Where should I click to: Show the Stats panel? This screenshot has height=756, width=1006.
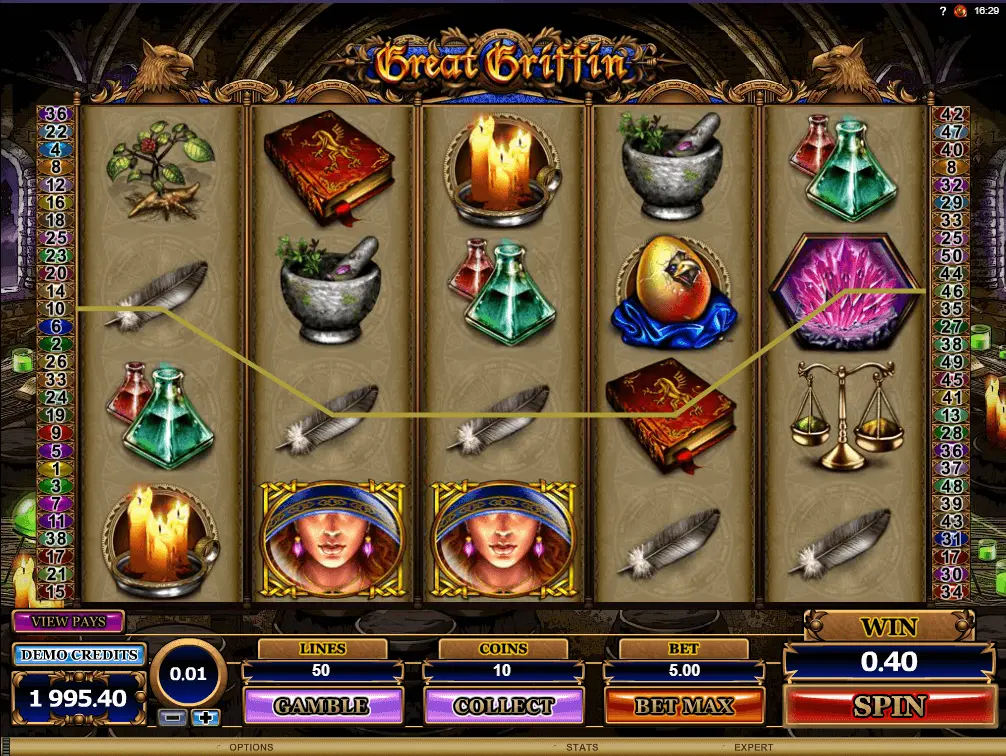pyautogui.click(x=582, y=747)
